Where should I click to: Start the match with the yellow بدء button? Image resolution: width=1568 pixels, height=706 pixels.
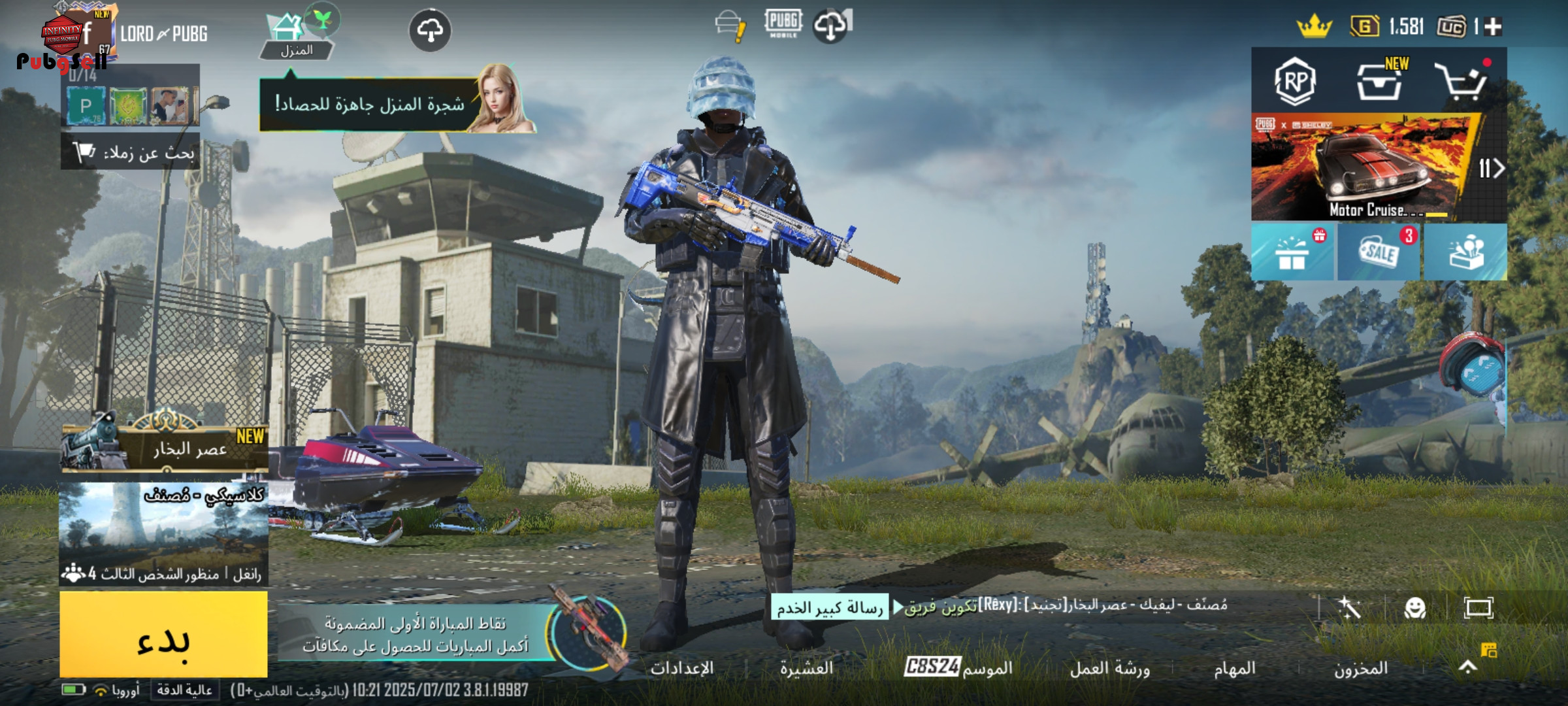(x=163, y=634)
